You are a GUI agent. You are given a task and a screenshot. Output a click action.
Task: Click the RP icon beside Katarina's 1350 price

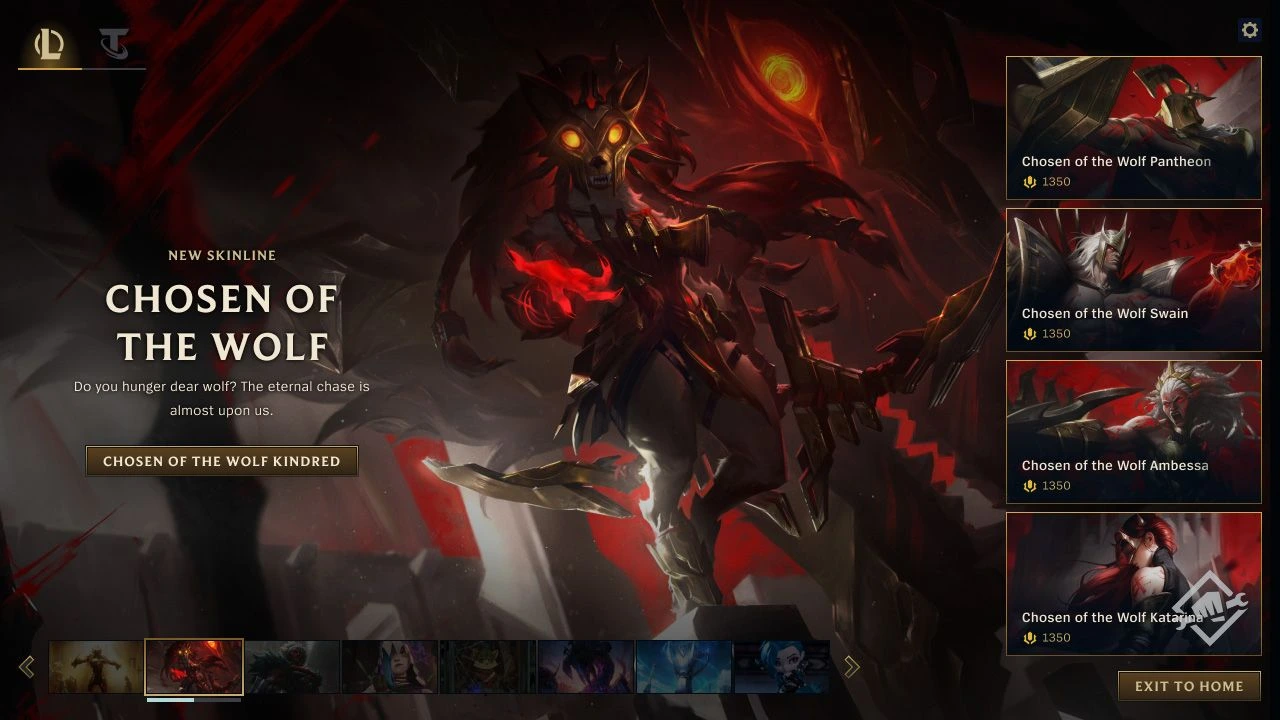pos(1029,638)
